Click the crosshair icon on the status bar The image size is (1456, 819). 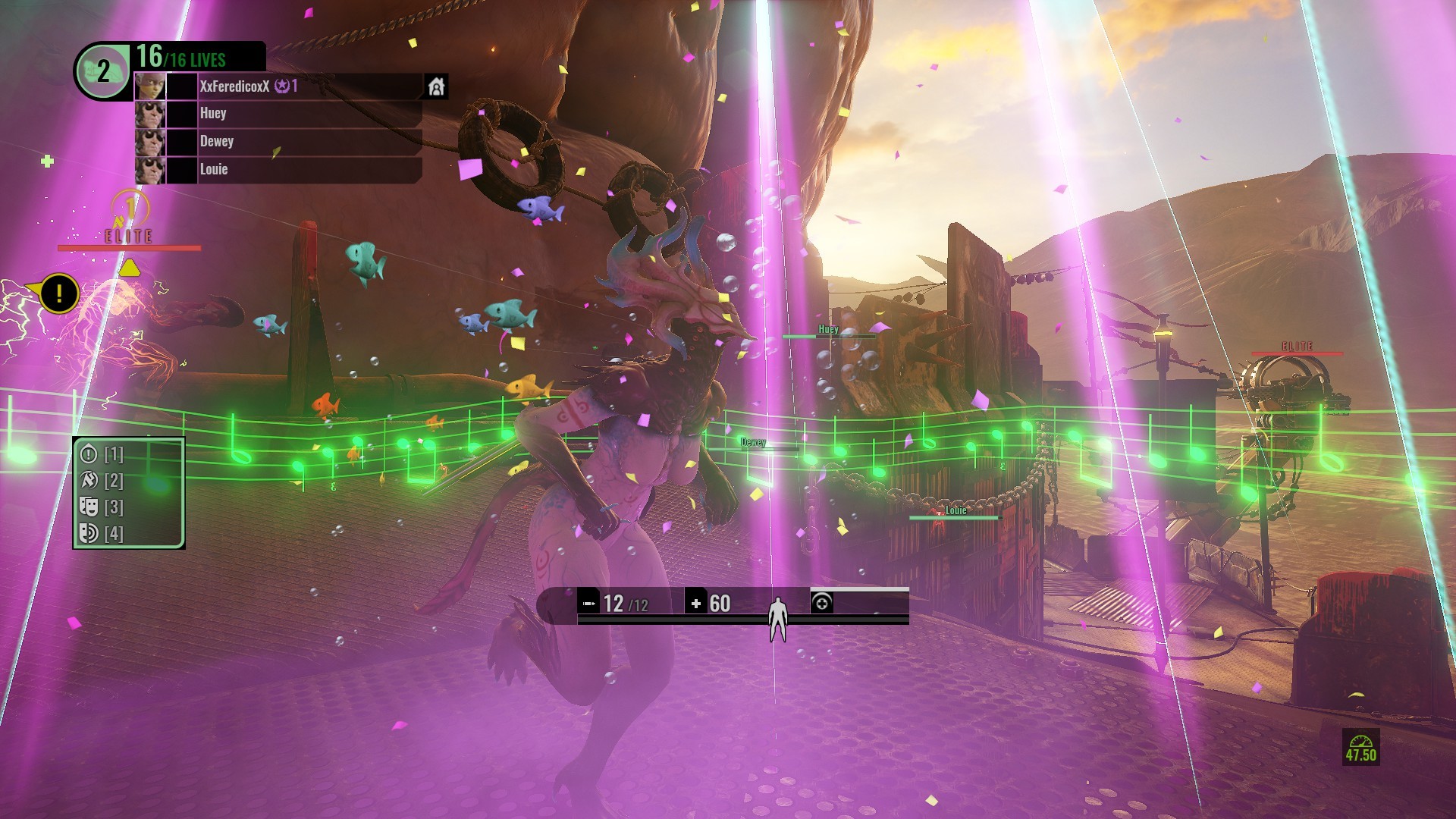click(821, 603)
